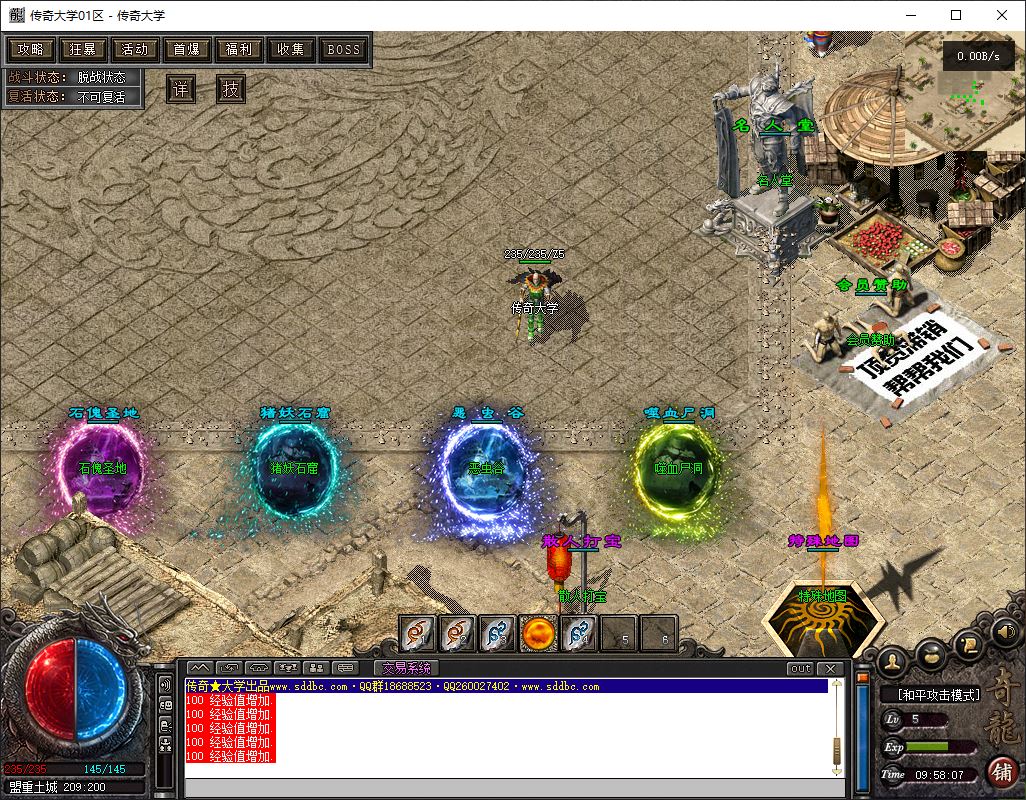Open the character silhouette panel
Image resolution: width=1026 pixels, height=800 pixels.
[x=892, y=661]
